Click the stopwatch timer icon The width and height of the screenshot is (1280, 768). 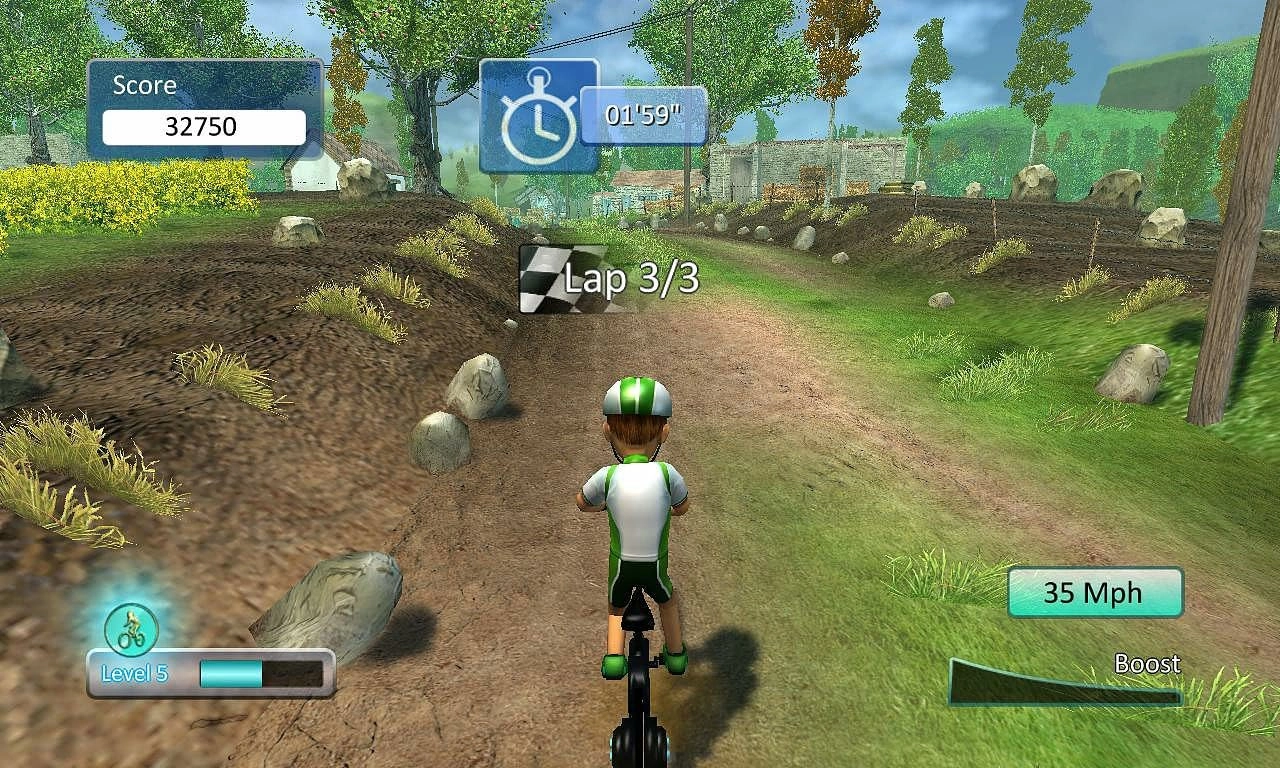point(538,116)
